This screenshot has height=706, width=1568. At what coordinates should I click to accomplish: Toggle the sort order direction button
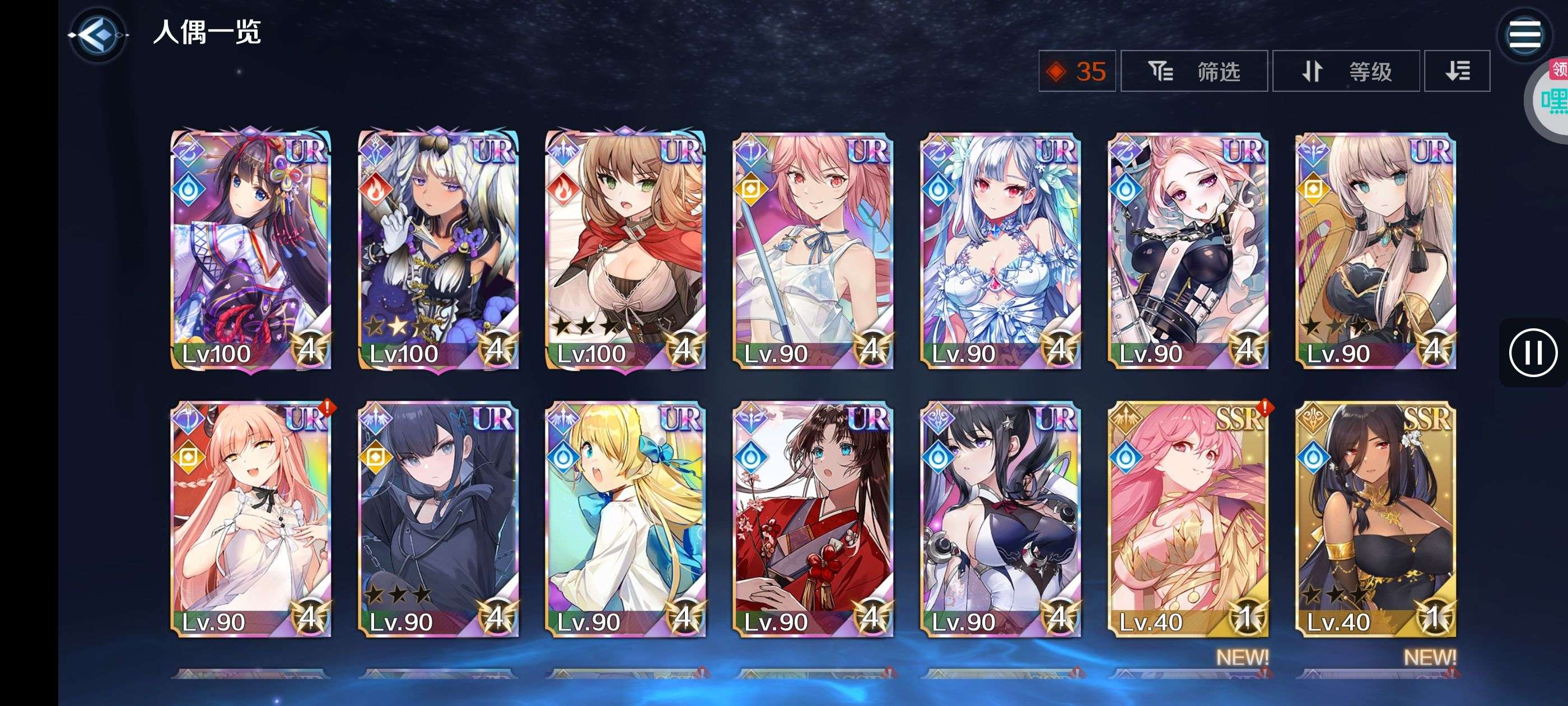coord(1458,71)
